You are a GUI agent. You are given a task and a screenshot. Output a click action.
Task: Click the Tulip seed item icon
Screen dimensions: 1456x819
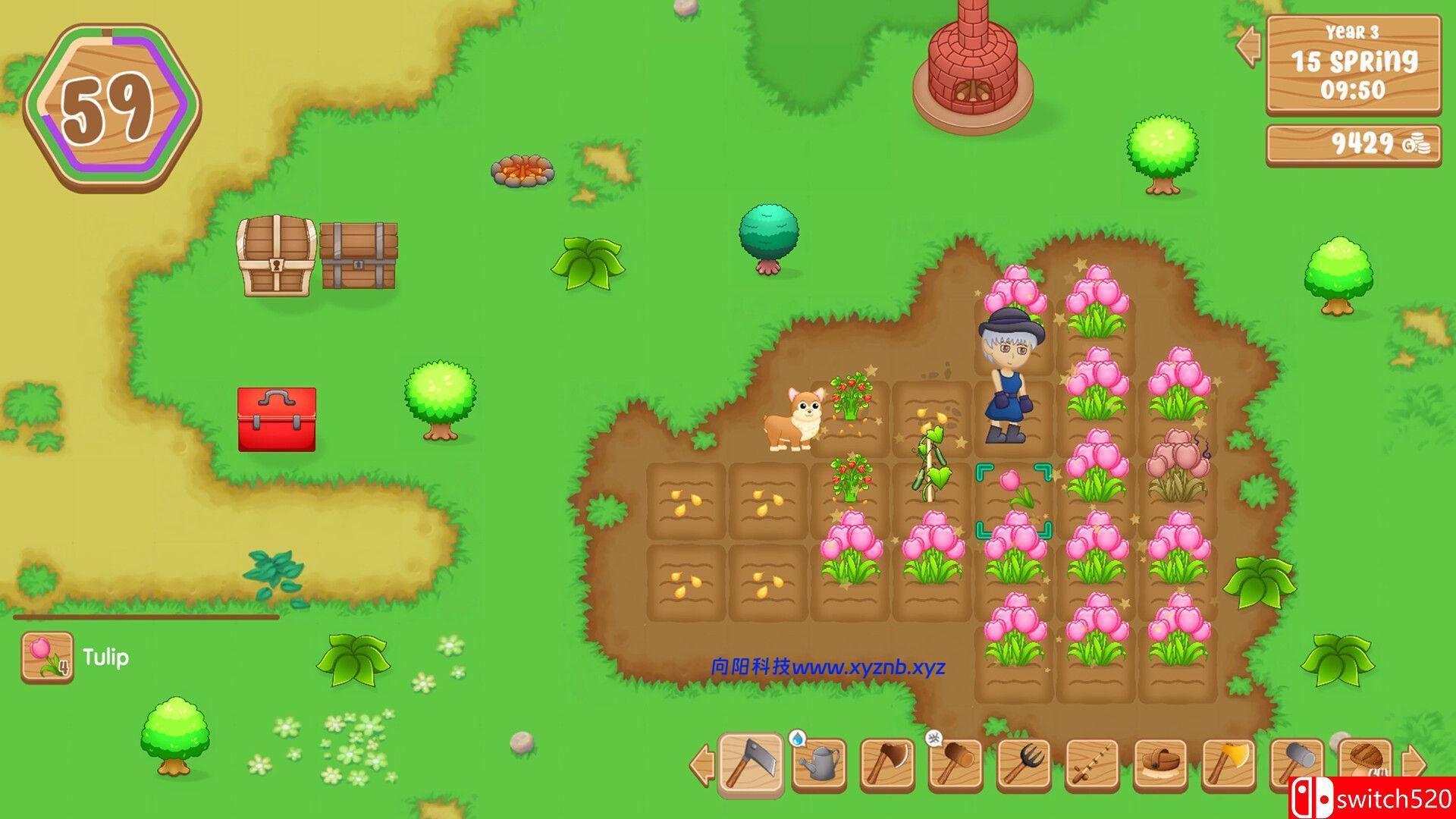47,657
